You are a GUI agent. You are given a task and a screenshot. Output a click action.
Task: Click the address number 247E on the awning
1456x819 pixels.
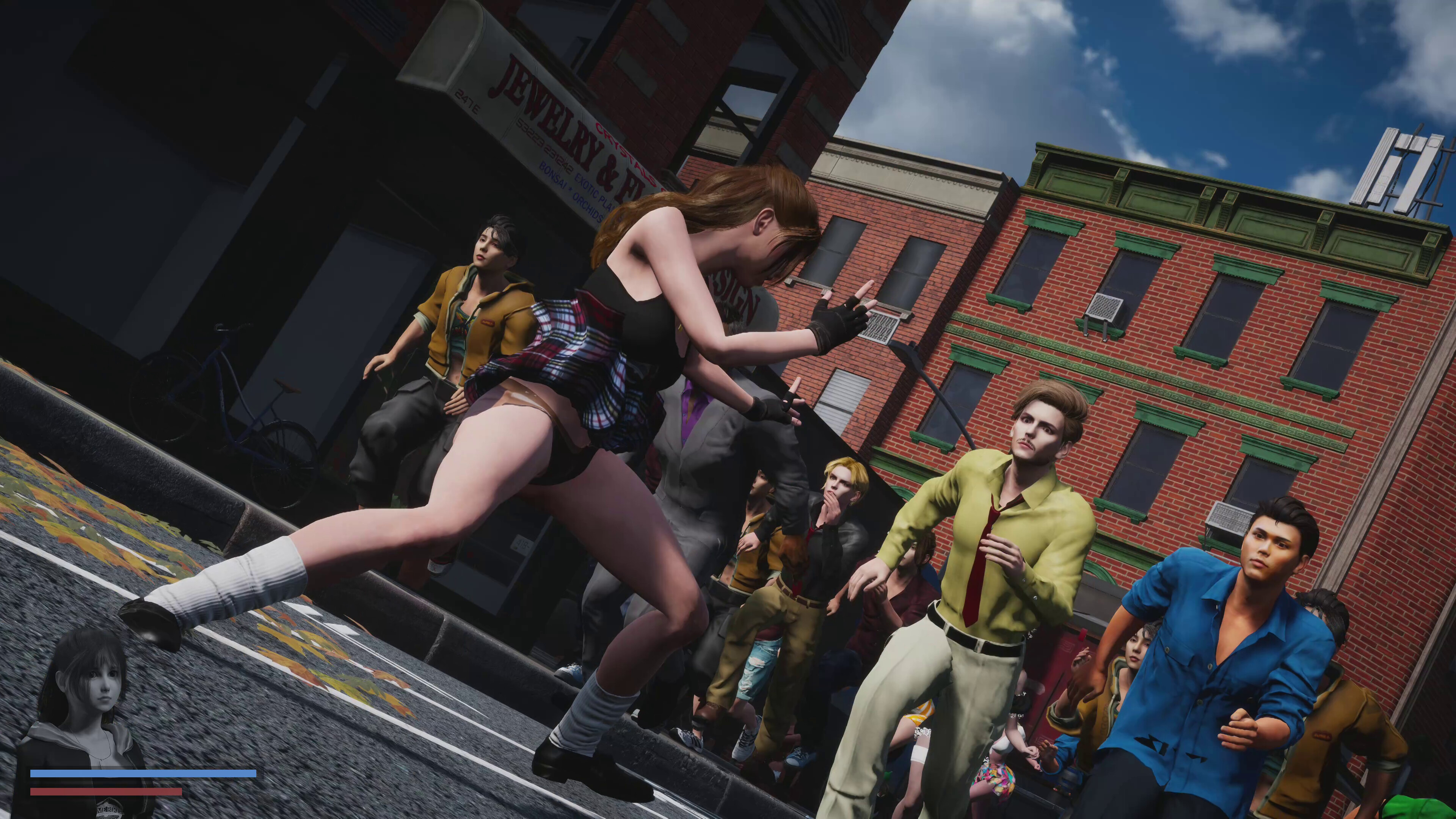pos(467,100)
